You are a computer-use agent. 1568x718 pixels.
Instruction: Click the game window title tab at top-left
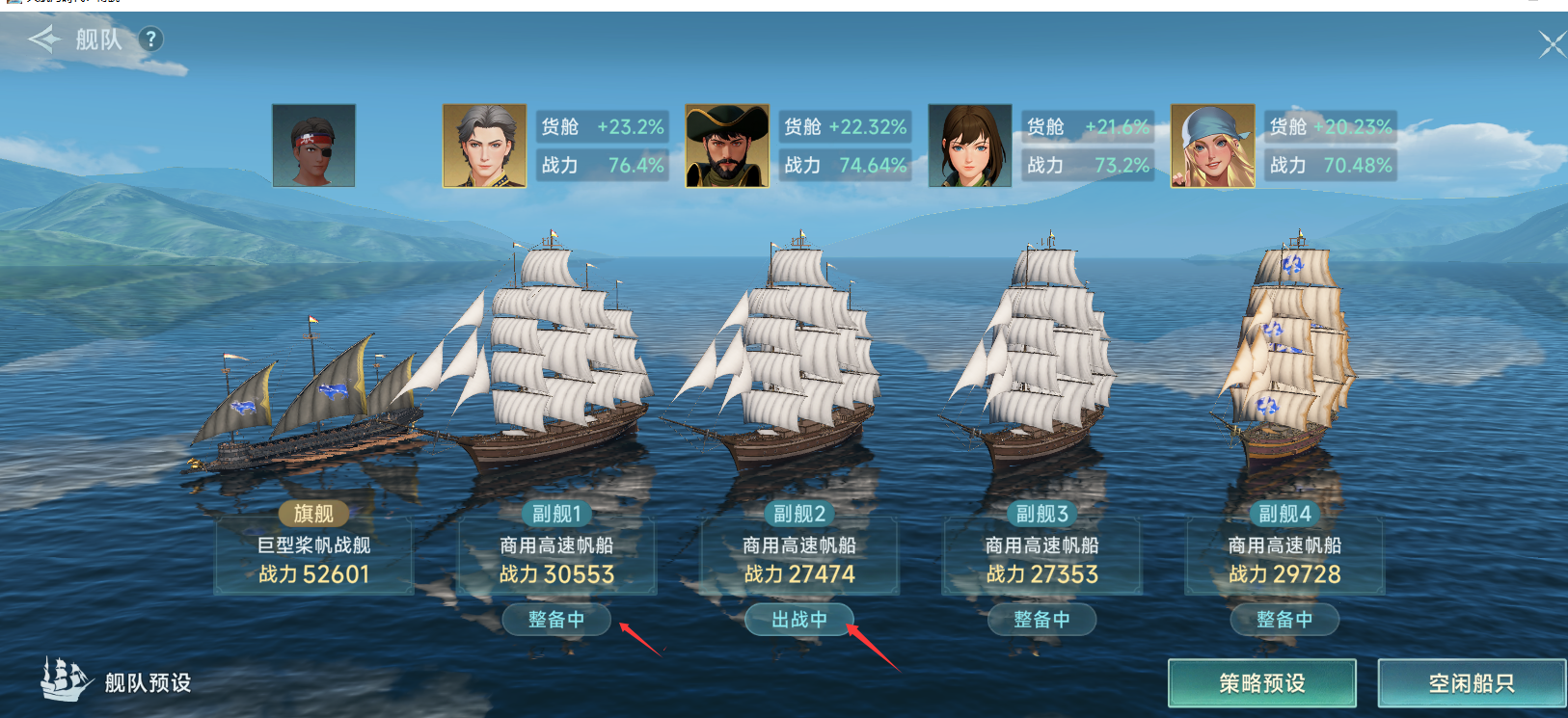58,5
